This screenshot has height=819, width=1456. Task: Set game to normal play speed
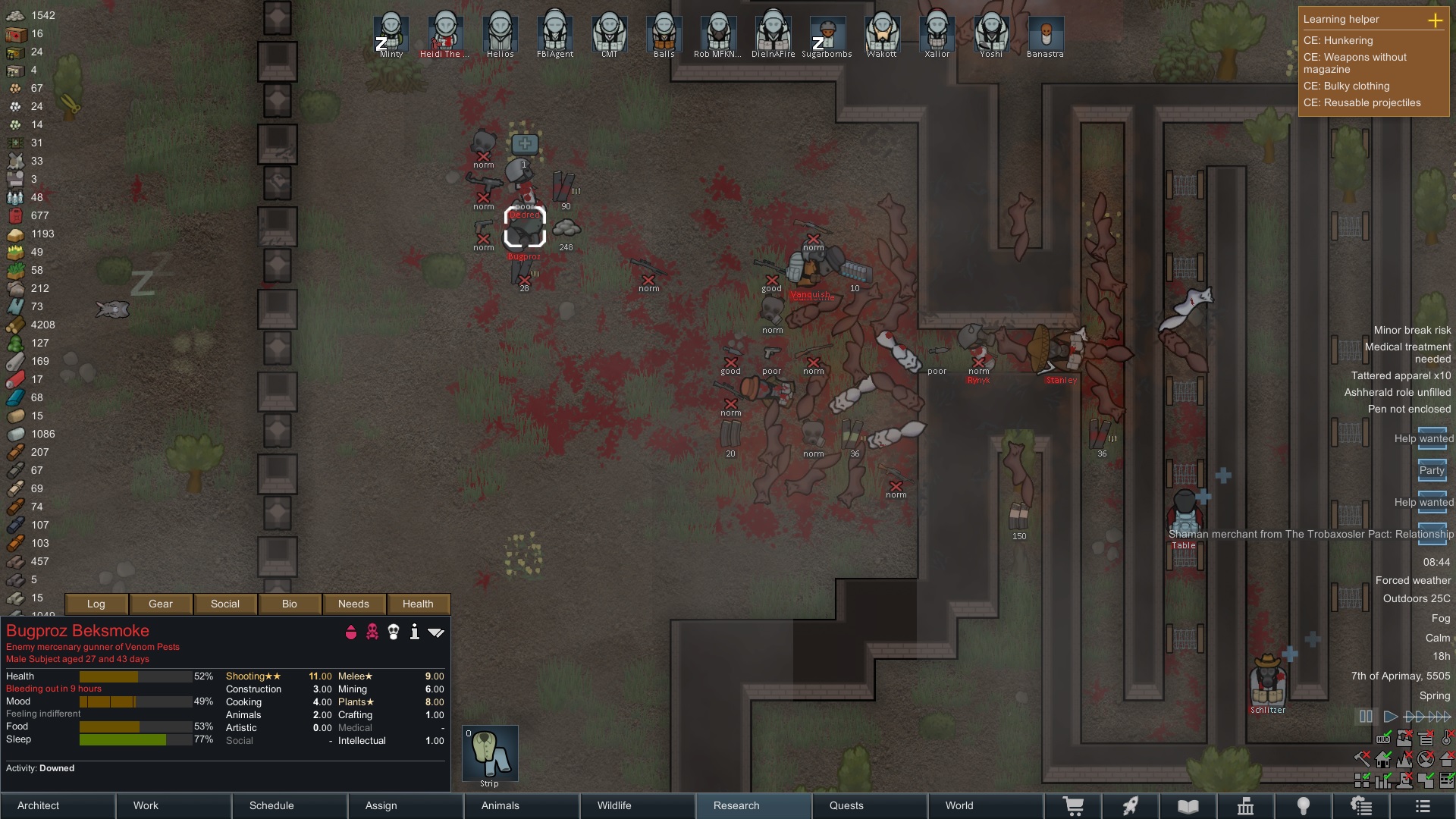1390,716
